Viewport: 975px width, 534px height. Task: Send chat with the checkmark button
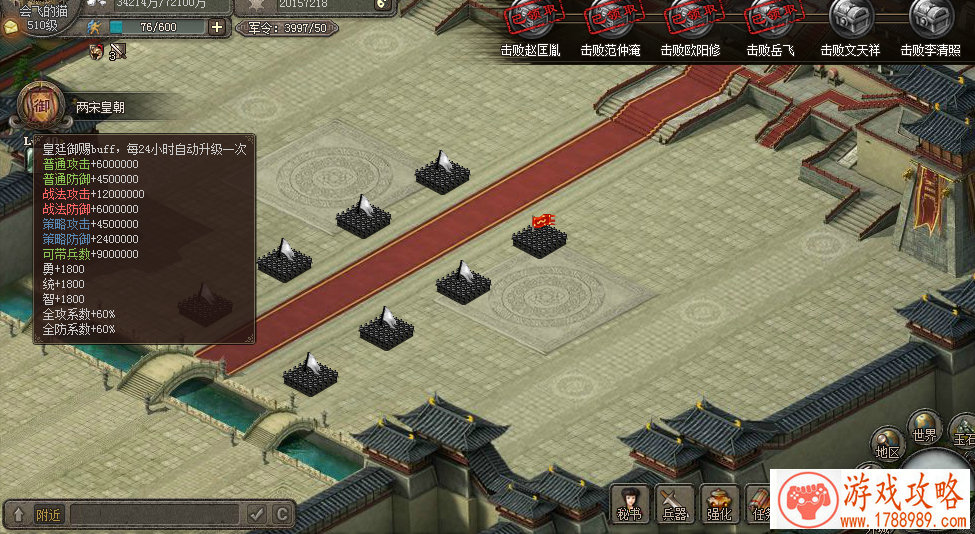point(258,515)
